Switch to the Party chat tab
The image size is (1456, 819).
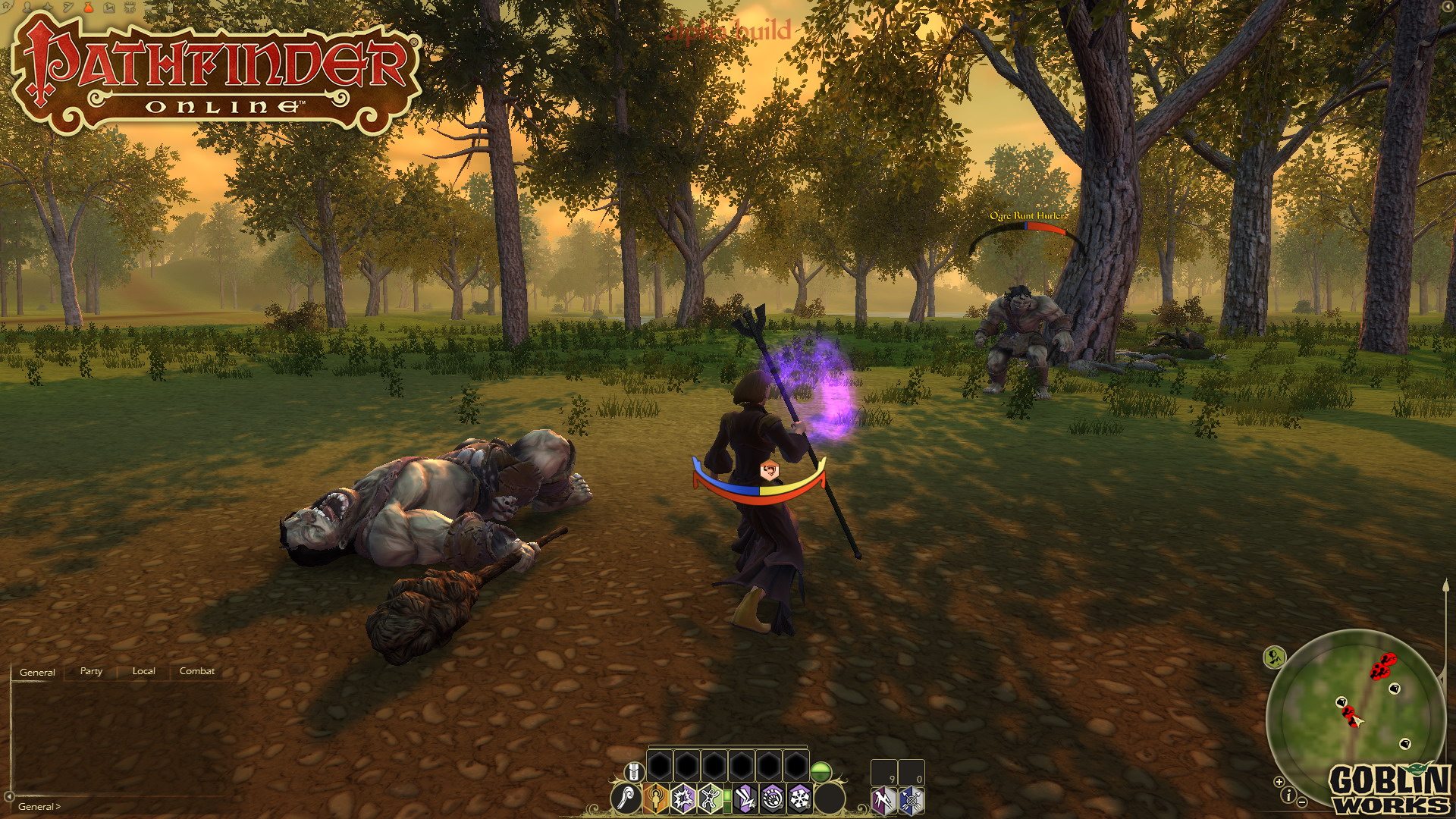tap(91, 671)
